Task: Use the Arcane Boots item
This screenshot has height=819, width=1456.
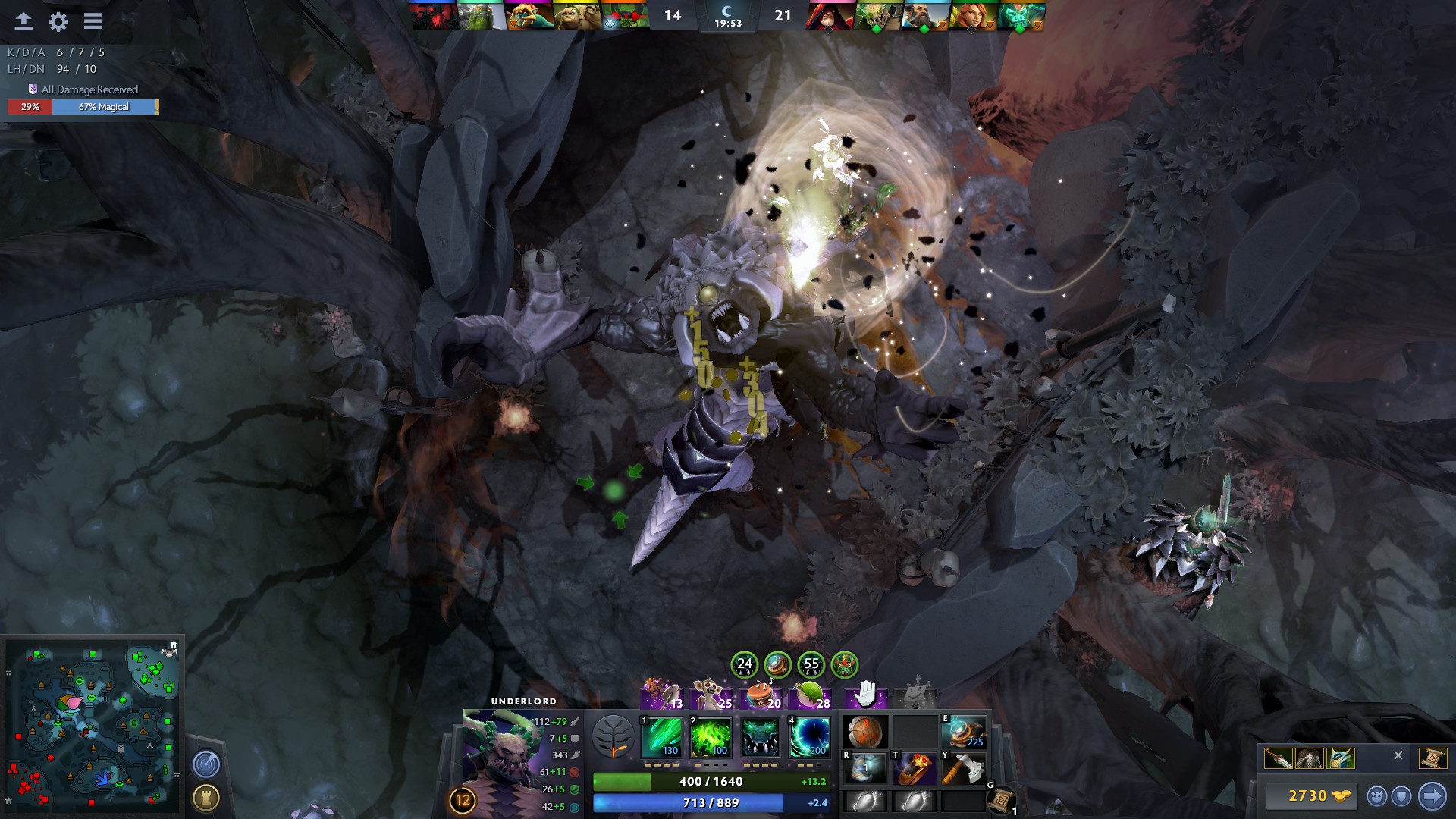Action: click(963, 733)
